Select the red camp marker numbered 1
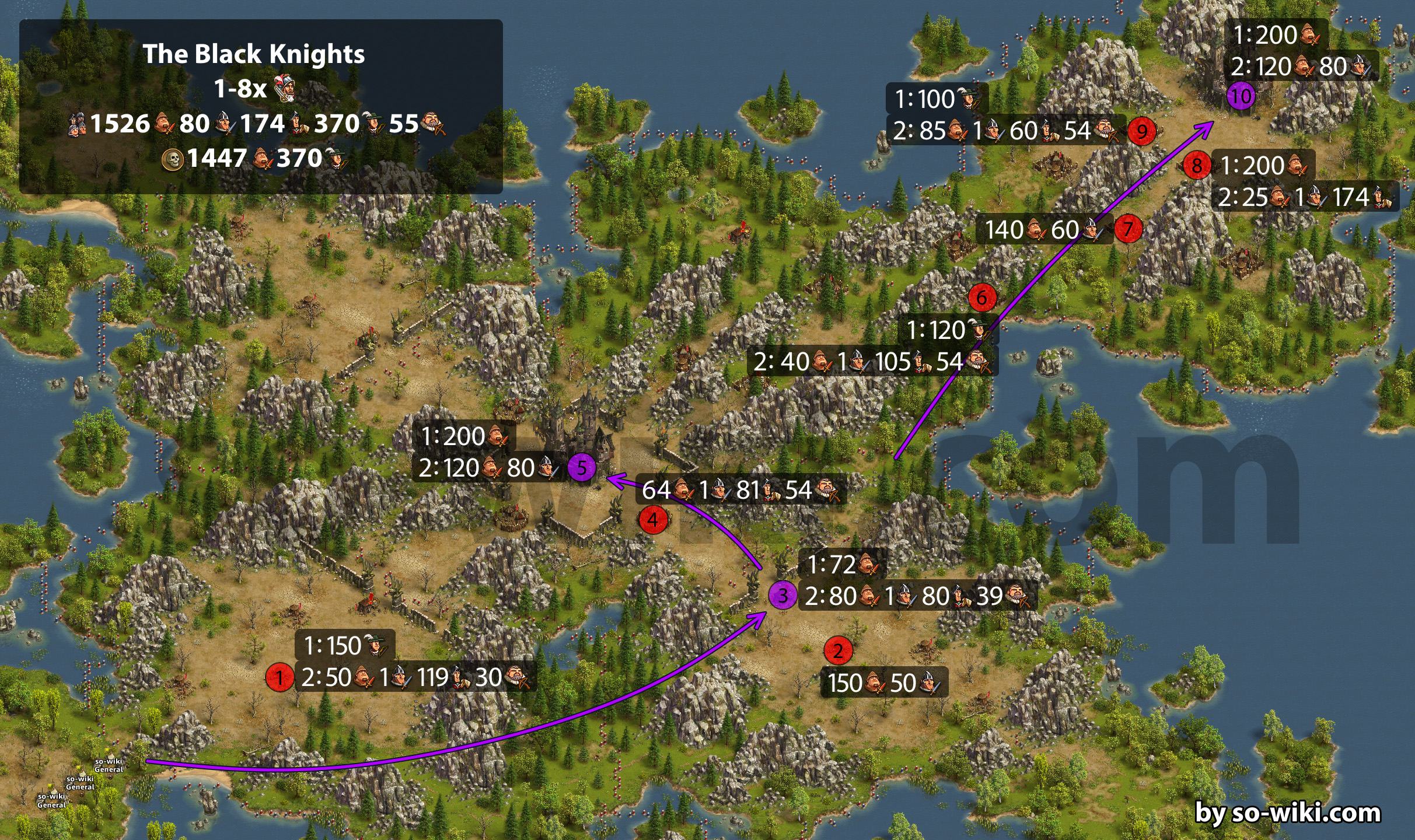 coord(279,677)
